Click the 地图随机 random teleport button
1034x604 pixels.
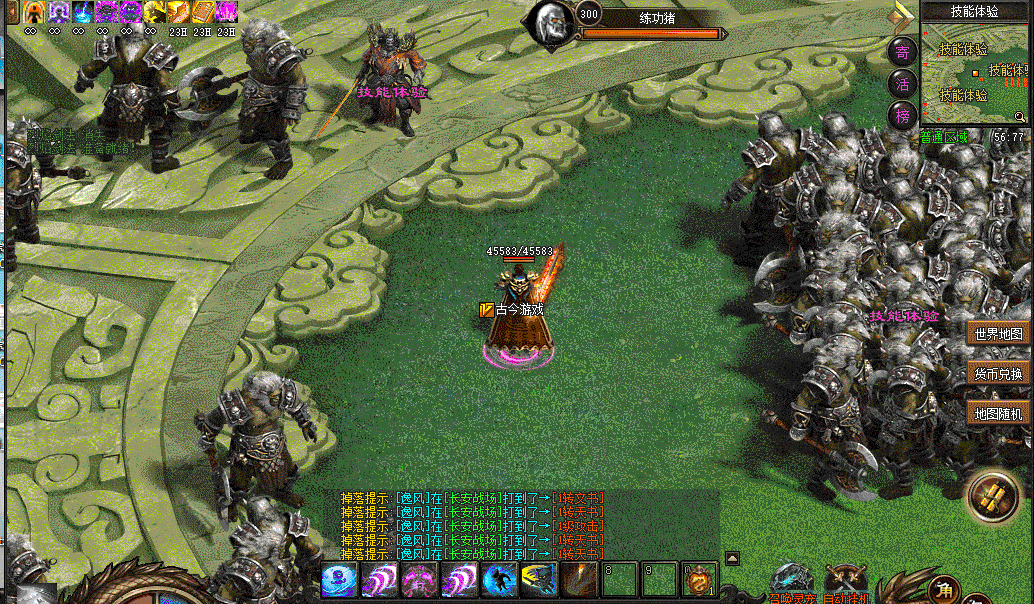pyautogui.click(x=999, y=413)
